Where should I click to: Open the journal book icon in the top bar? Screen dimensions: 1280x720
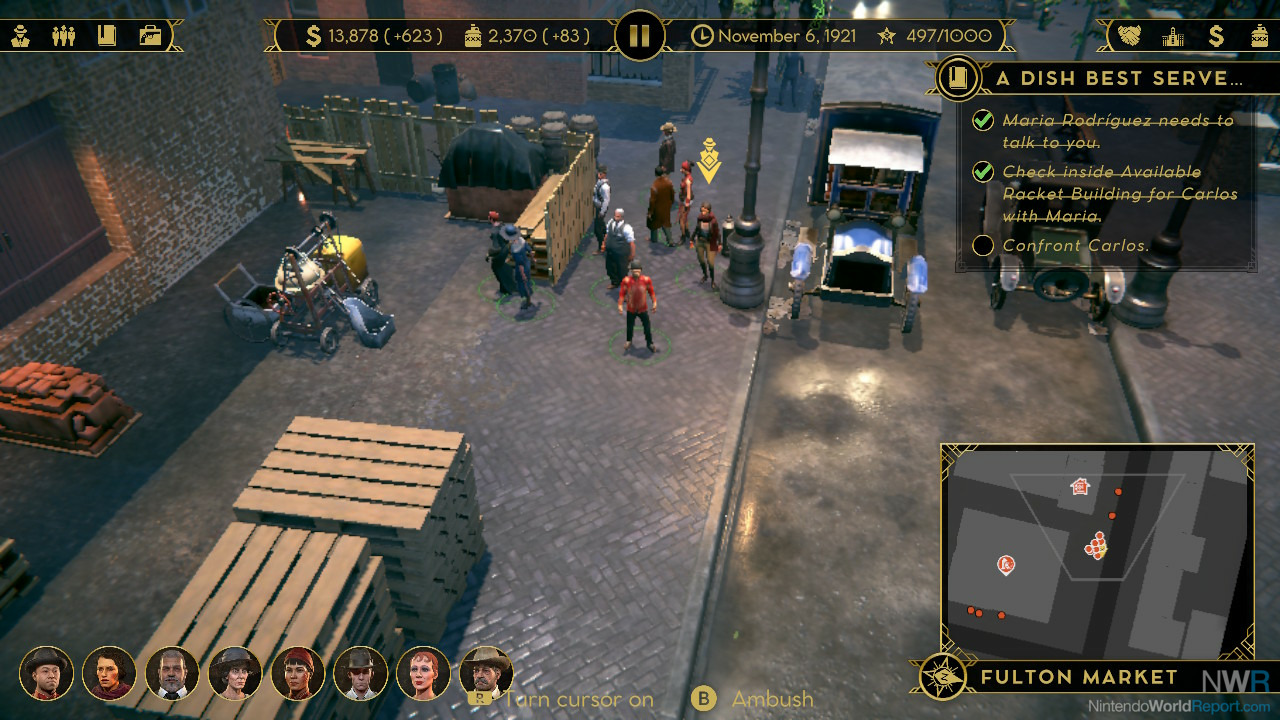(x=106, y=36)
